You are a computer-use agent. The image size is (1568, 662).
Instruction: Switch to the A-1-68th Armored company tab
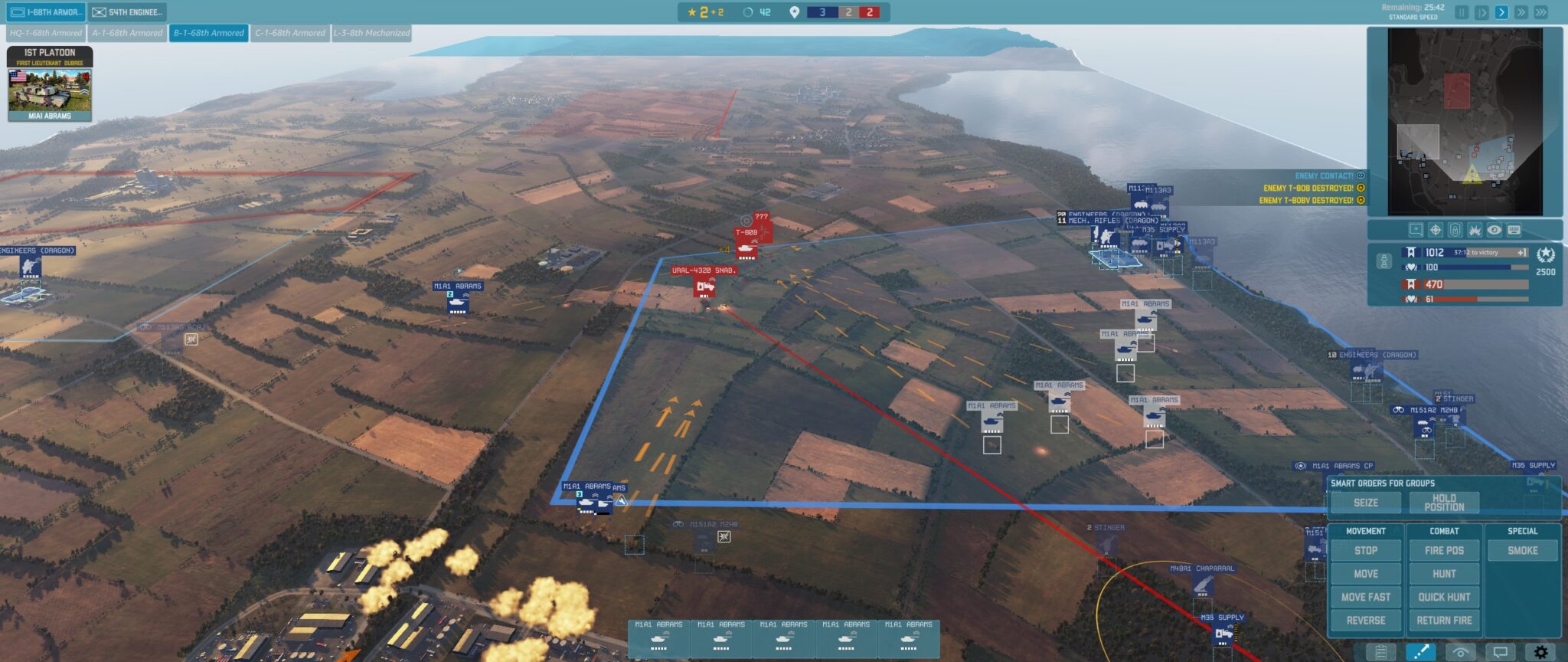tap(126, 33)
